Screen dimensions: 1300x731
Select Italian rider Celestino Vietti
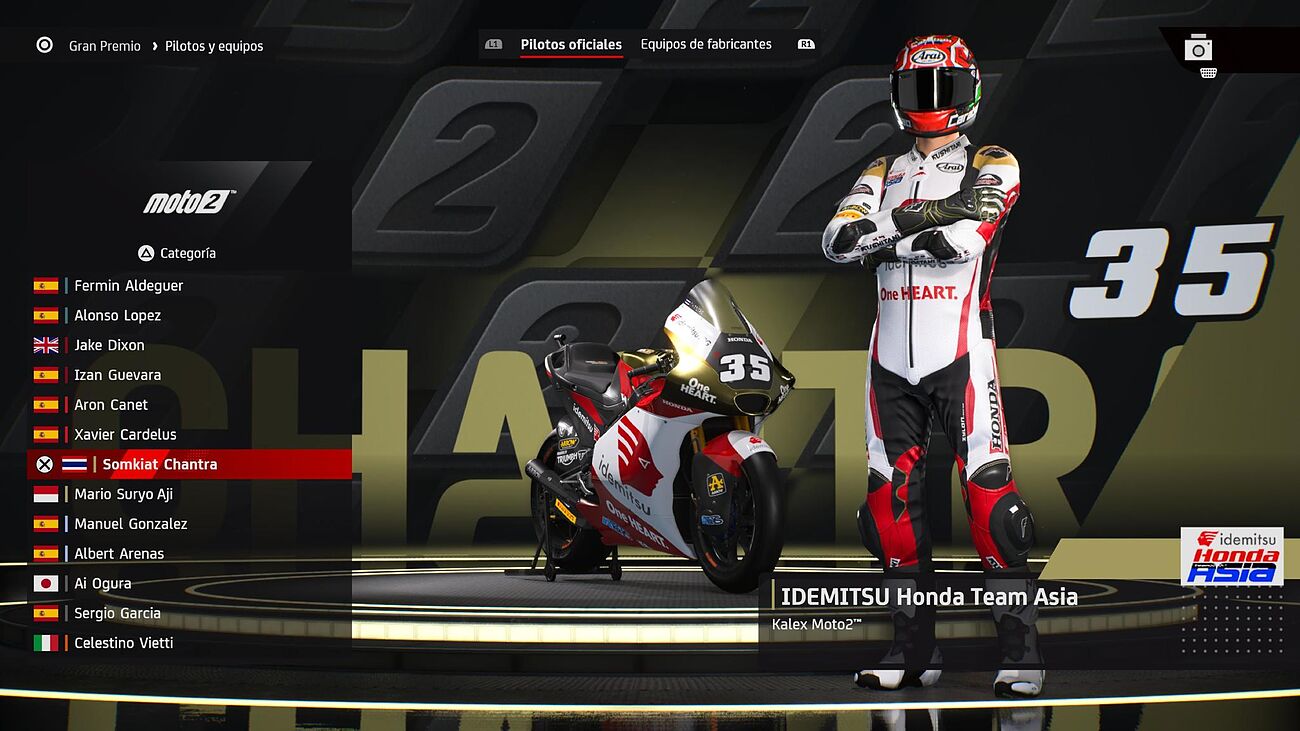pyautogui.click(x=123, y=643)
